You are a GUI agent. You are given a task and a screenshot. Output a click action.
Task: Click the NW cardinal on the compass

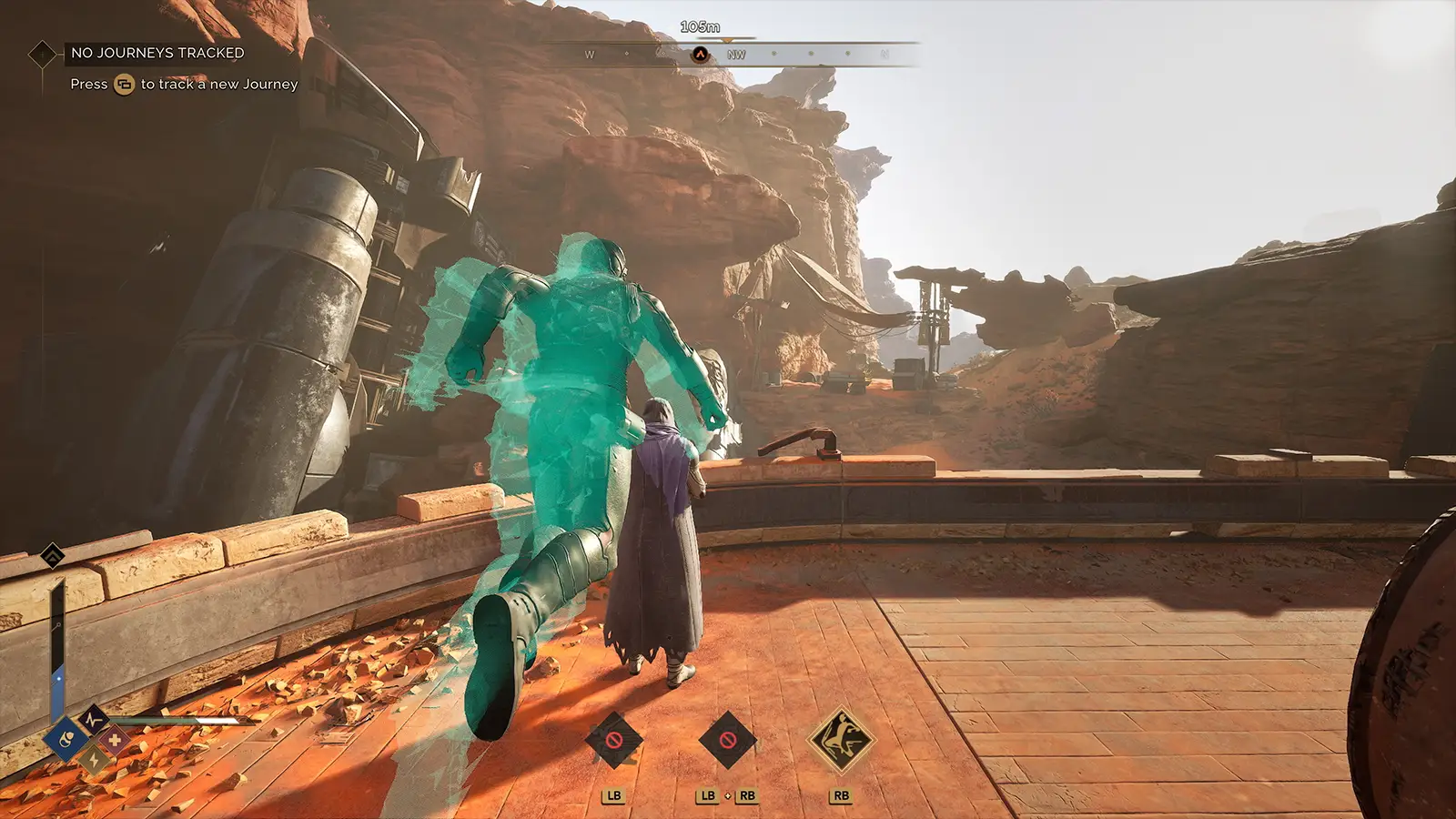(x=737, y=55)
